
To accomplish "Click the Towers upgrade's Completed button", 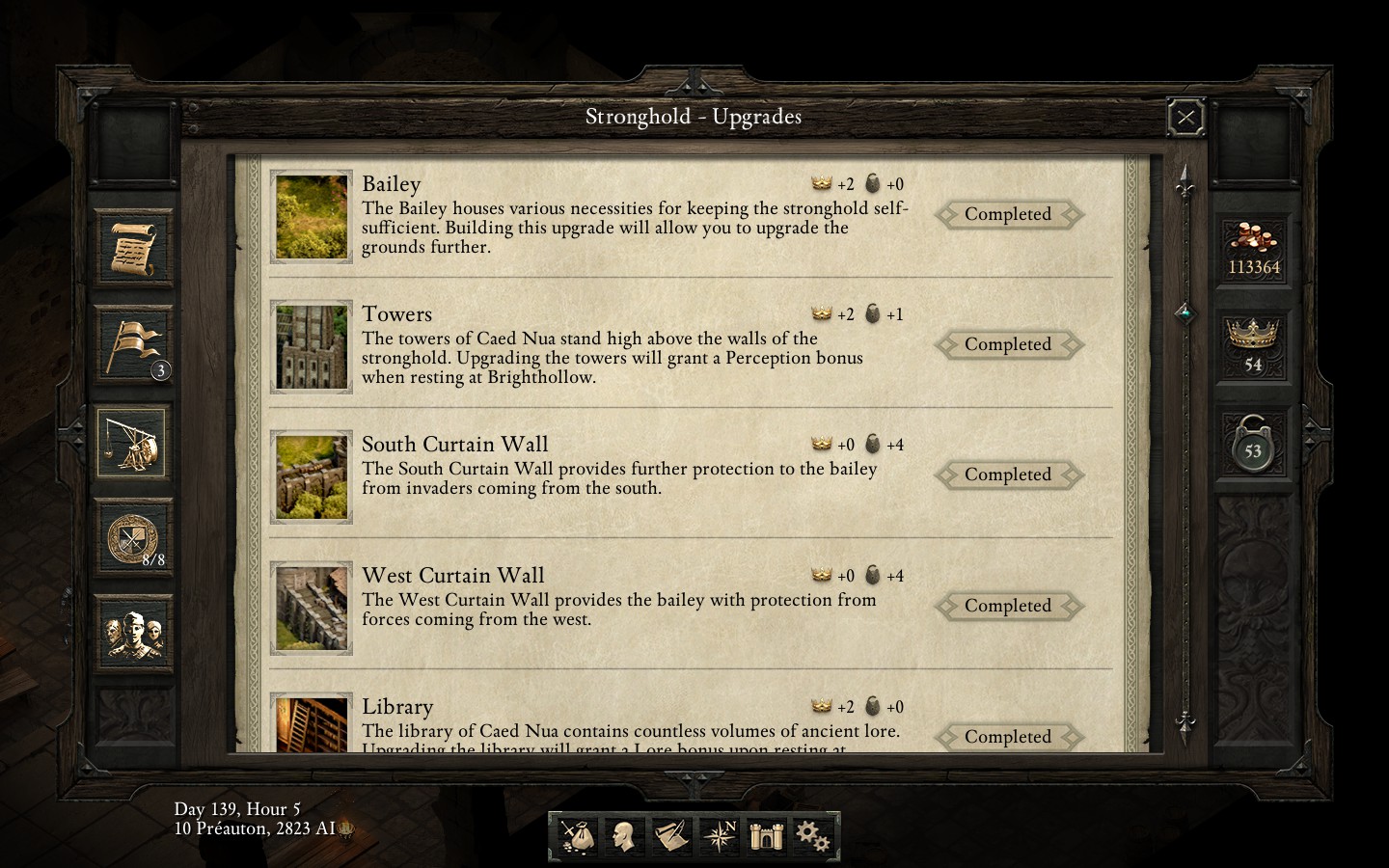I will [x=1007, y=344].
